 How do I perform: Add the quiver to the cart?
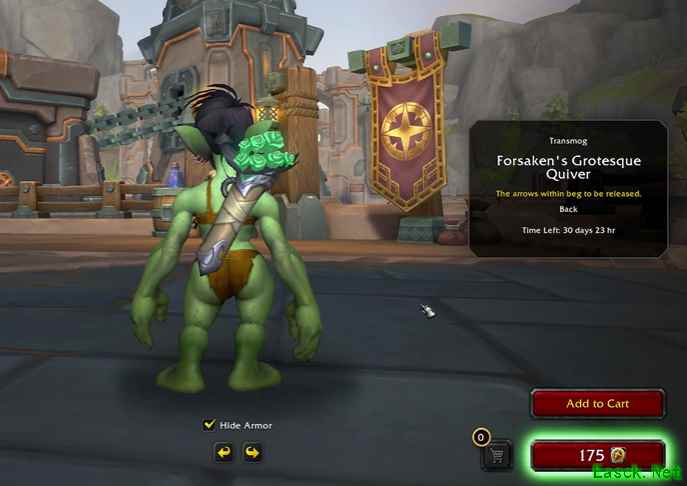[x=597, y=404]
